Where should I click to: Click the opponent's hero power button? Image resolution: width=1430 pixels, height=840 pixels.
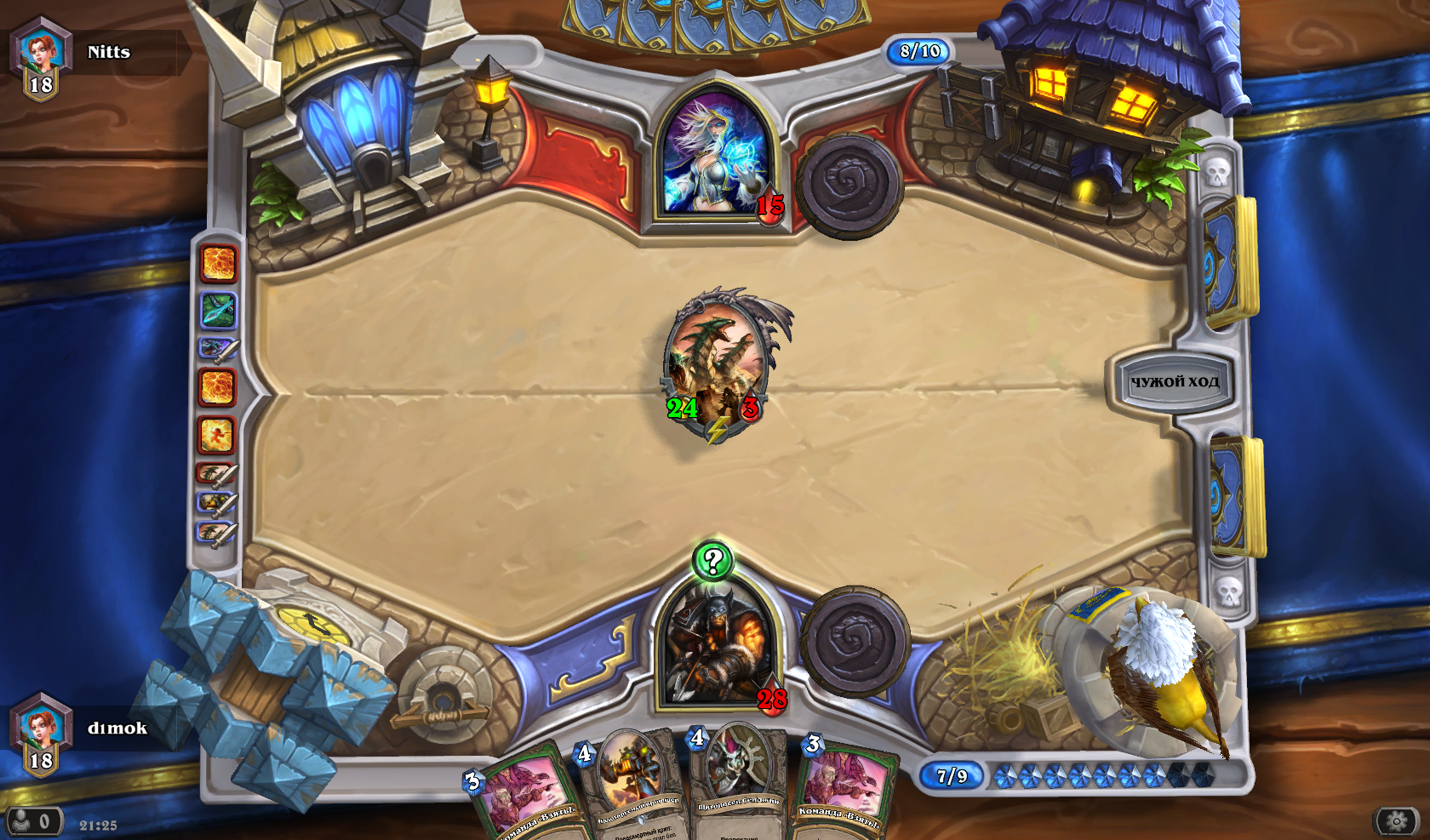[x=849, y=185]
